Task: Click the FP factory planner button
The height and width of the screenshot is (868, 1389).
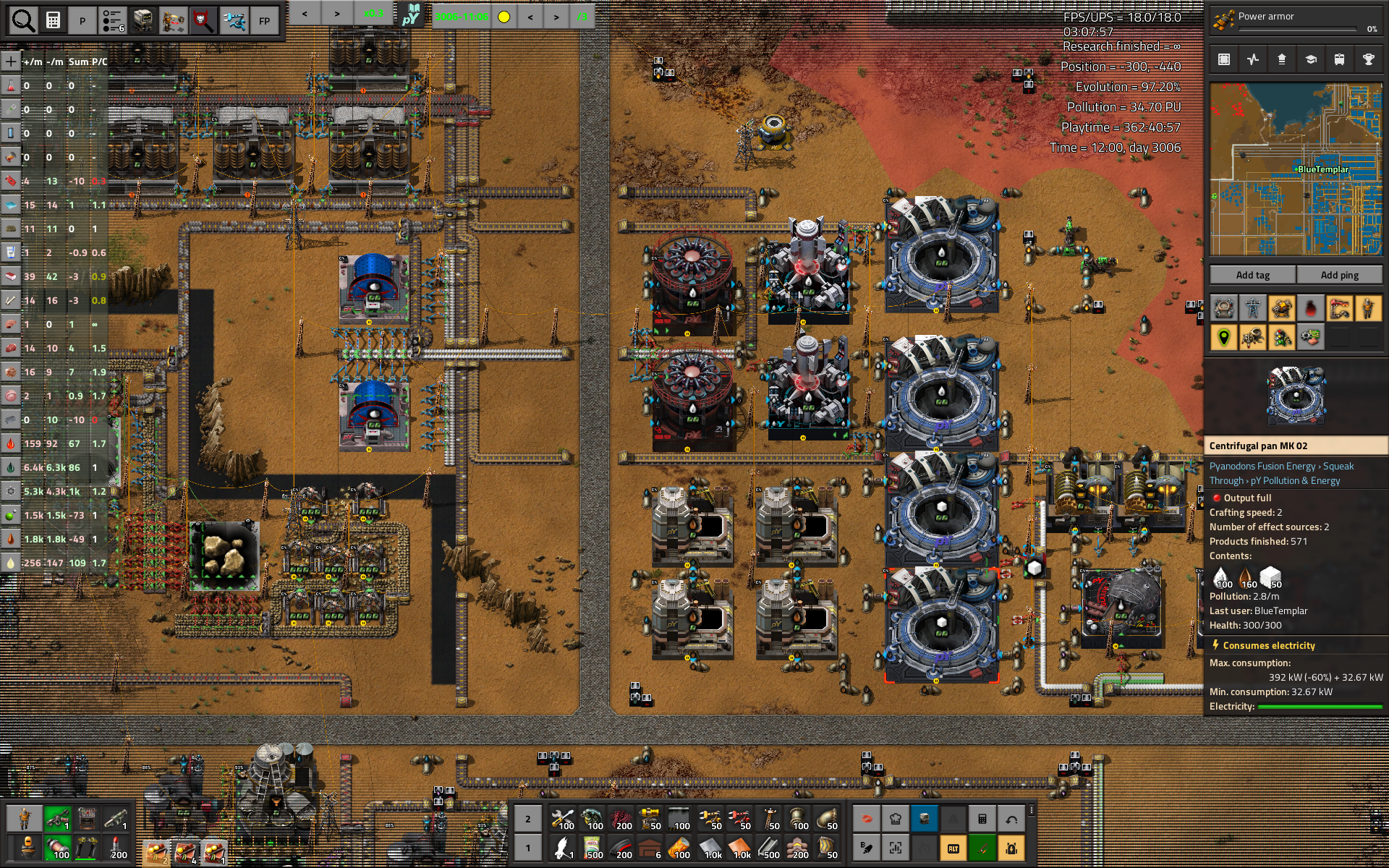Action: click(264, 21)
